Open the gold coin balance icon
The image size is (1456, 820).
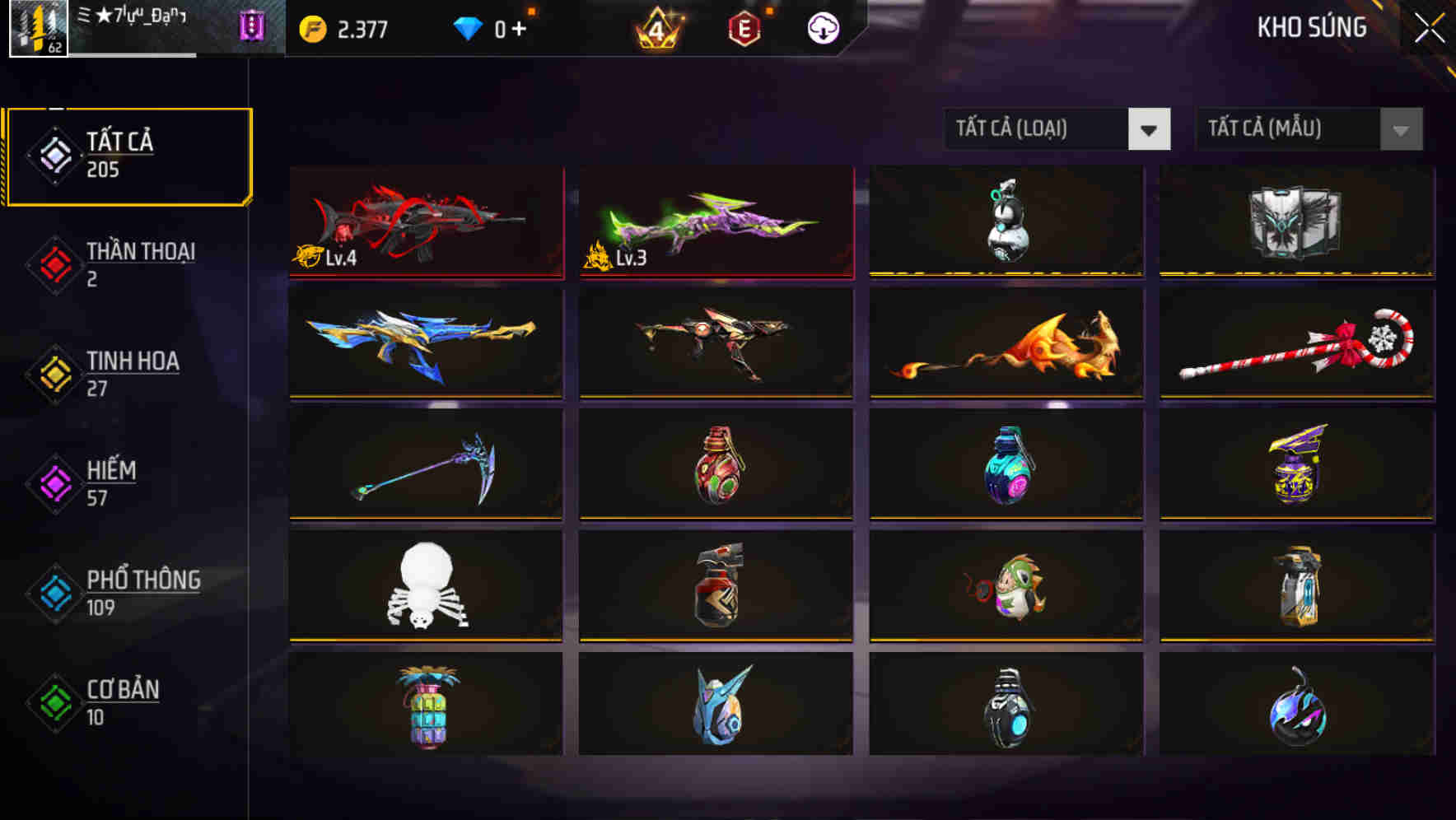pos(311,27)
